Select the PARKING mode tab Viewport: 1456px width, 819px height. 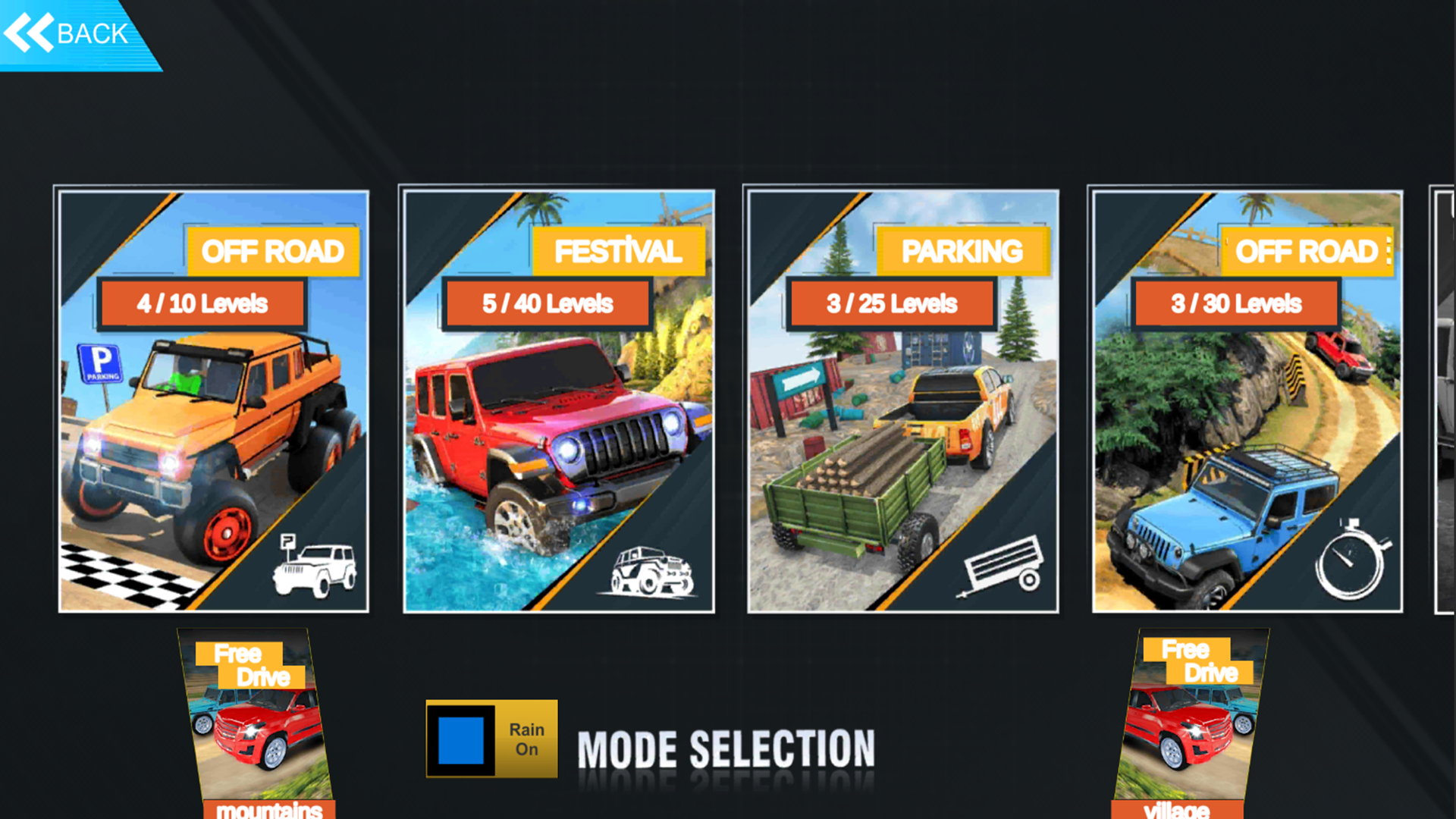click(x=962, y=251)
